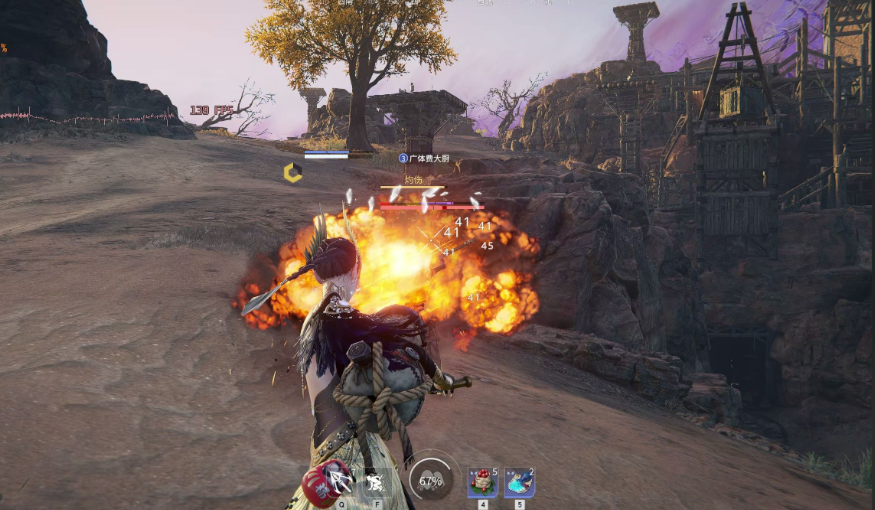Activate the spear skill icon
Image resolution: width=875 pixels, height=510 pixels.
tap(341, 482)
